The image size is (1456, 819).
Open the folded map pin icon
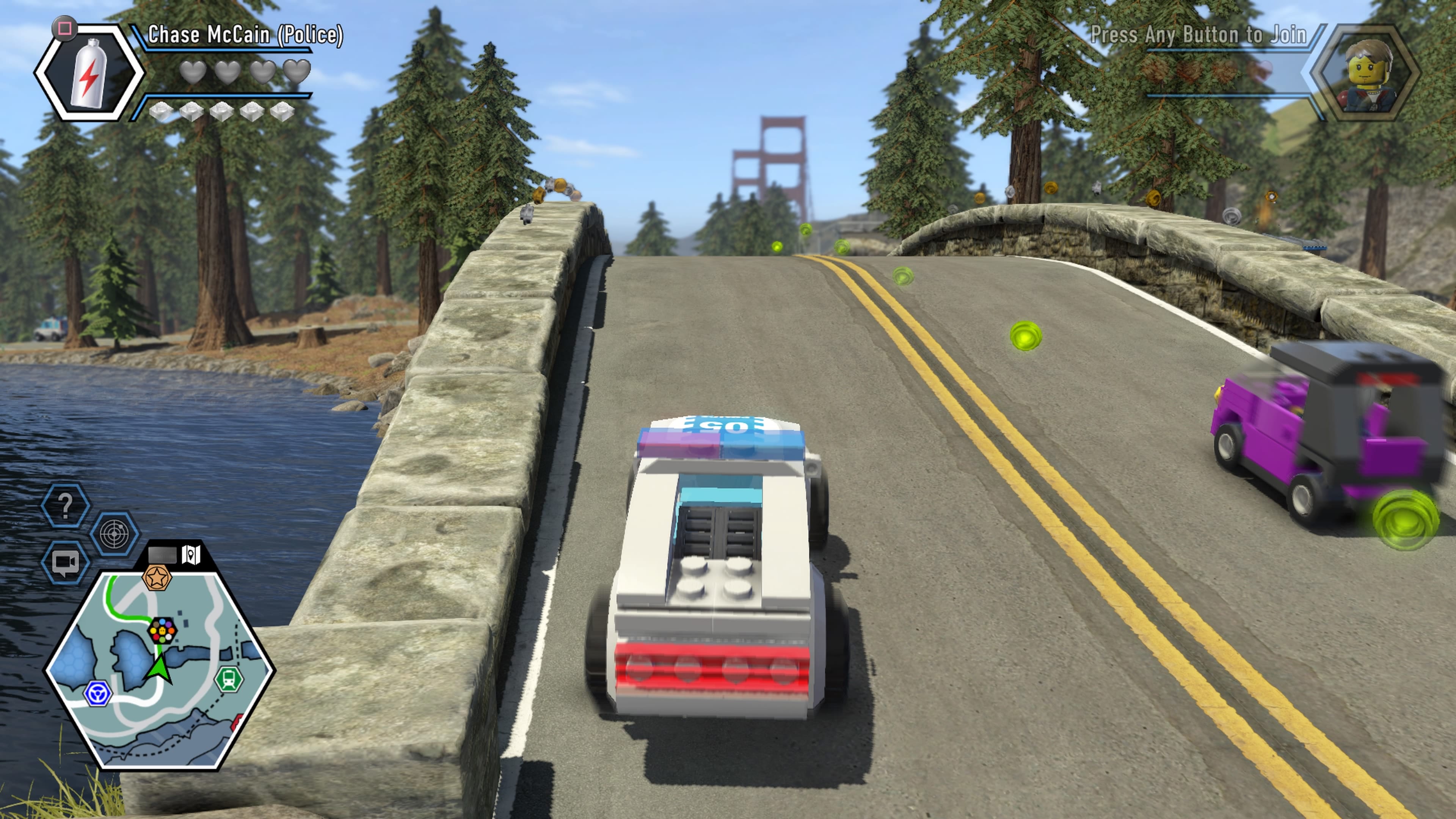click(191, 554)
